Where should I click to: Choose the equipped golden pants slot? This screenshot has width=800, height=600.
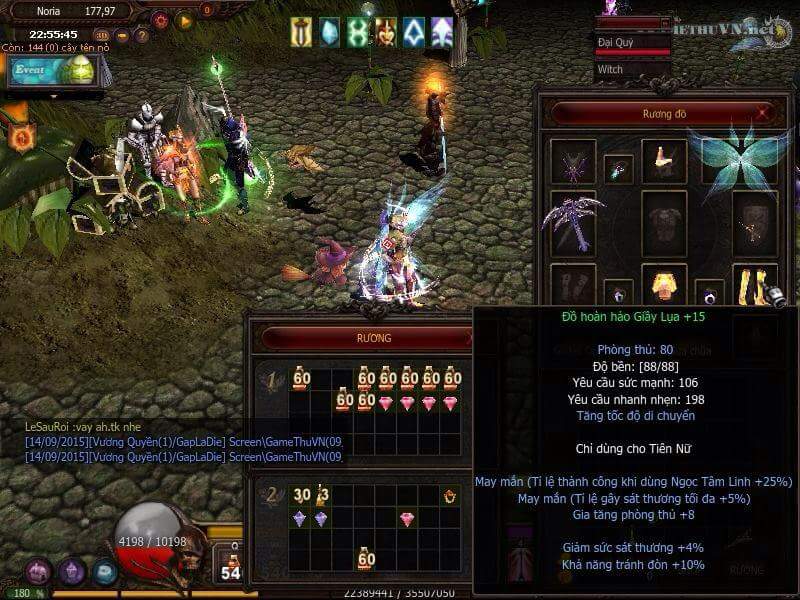click(x=664, y=286)
